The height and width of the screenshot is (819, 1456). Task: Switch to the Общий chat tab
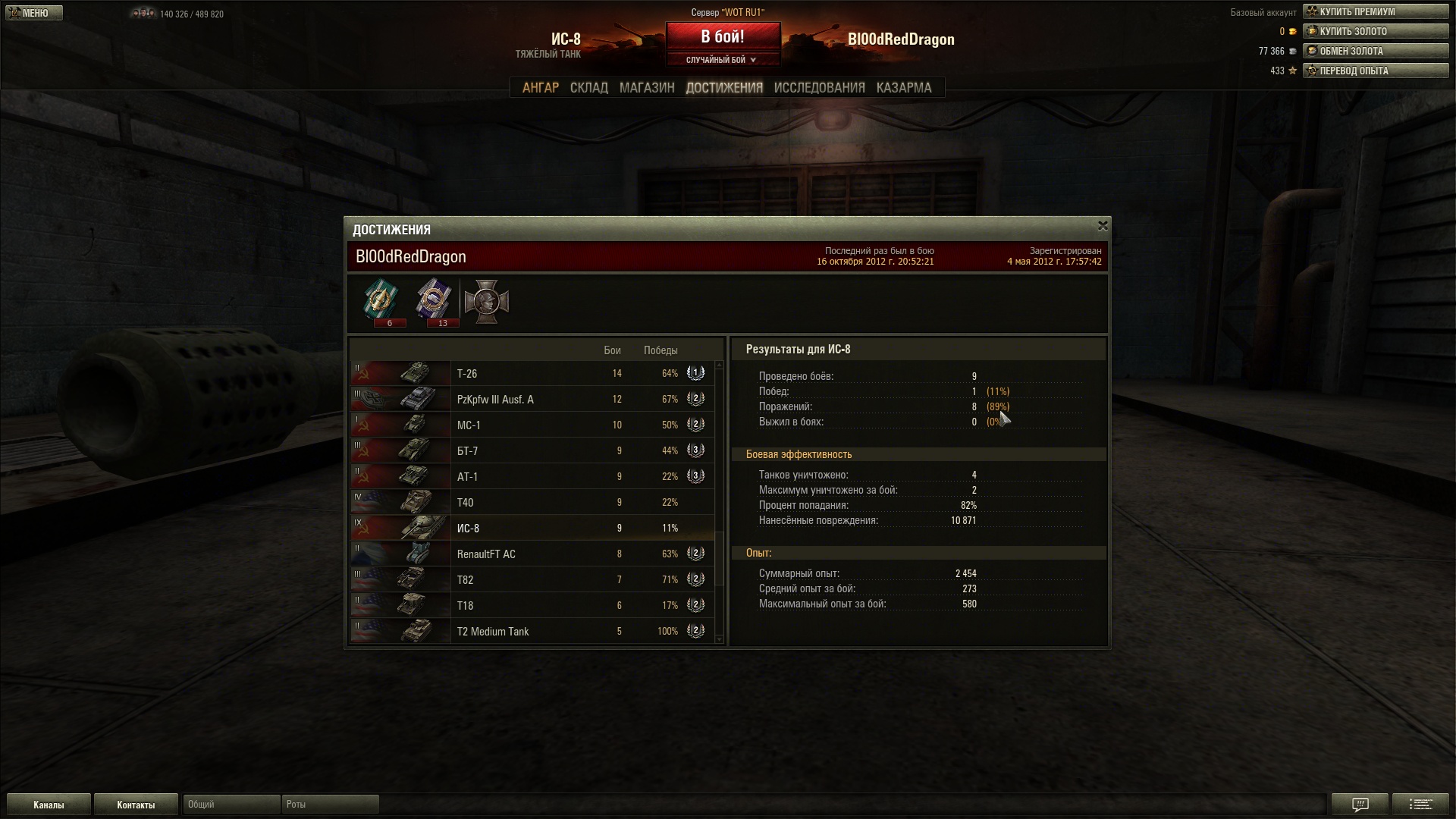pyautogui.click(x=231, y=805)
